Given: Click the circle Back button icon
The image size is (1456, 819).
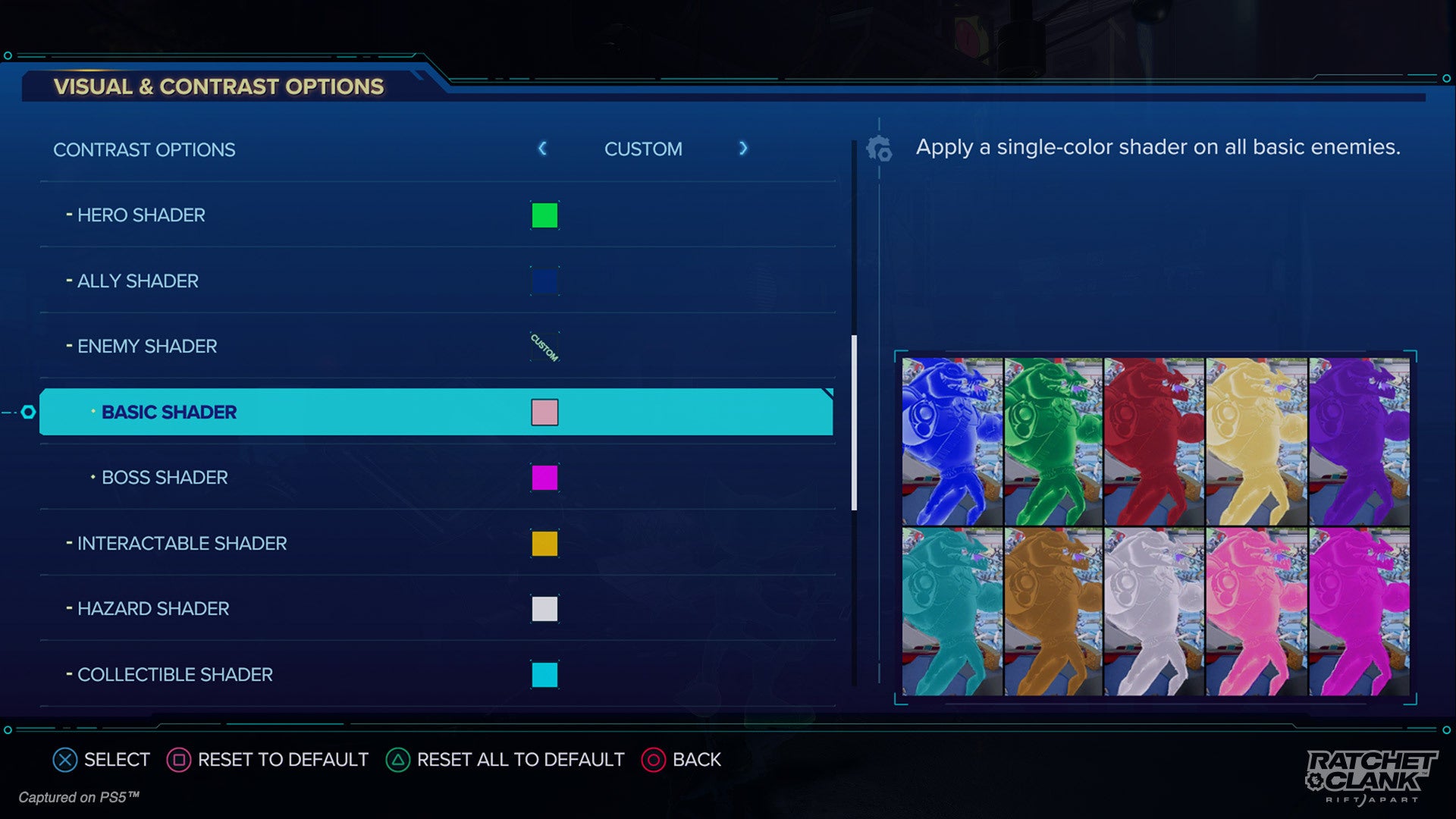Looking at the screenshot, I should 653,759.
